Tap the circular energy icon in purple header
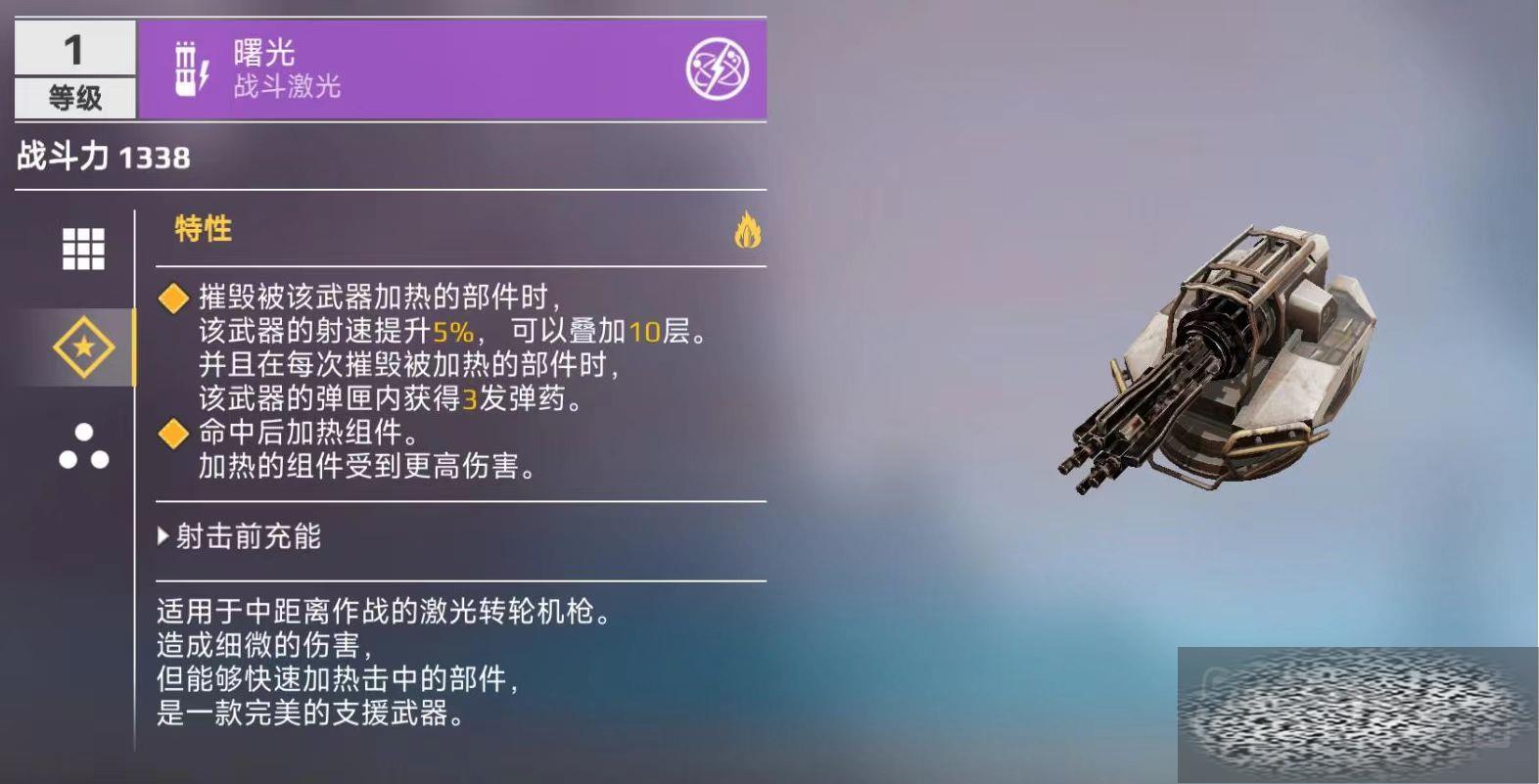 (717, 69)
